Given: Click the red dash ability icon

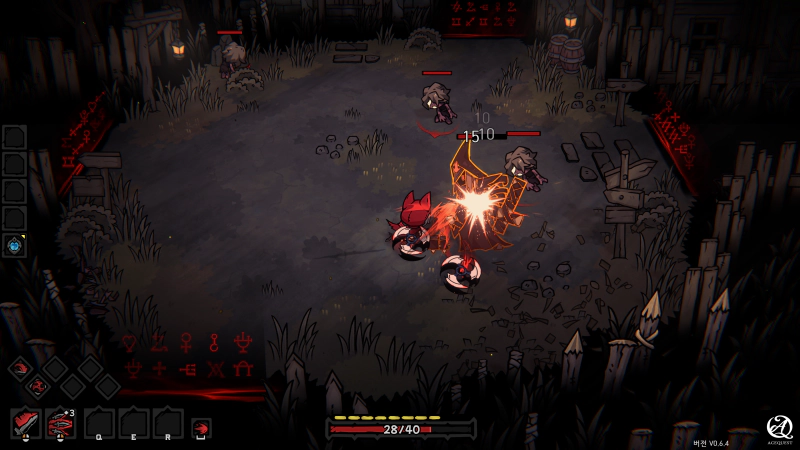Looking at the screenshot, I should click(x=201, y=428).
